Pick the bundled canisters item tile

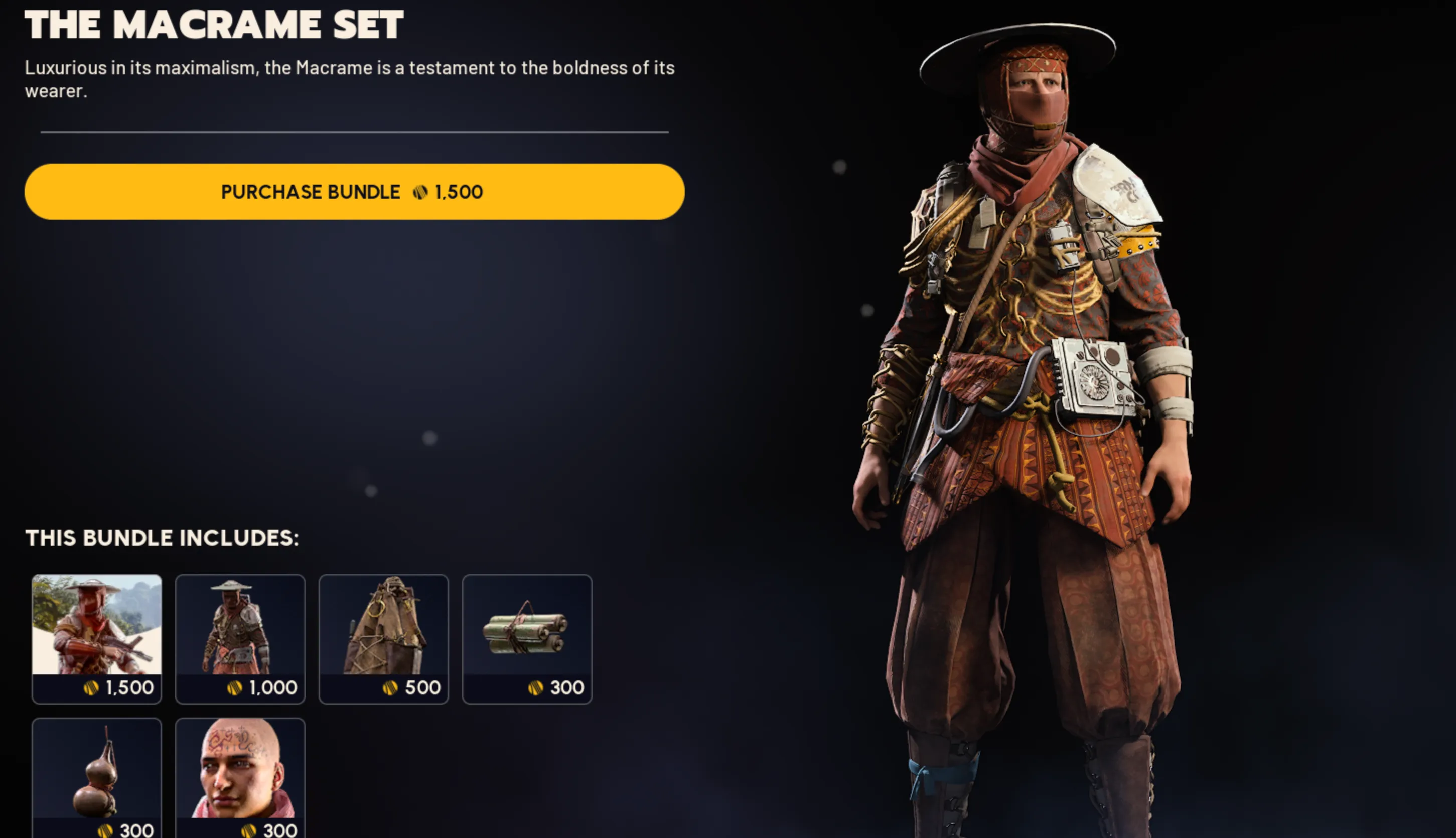pyautogui.click(x=527, y=638)
